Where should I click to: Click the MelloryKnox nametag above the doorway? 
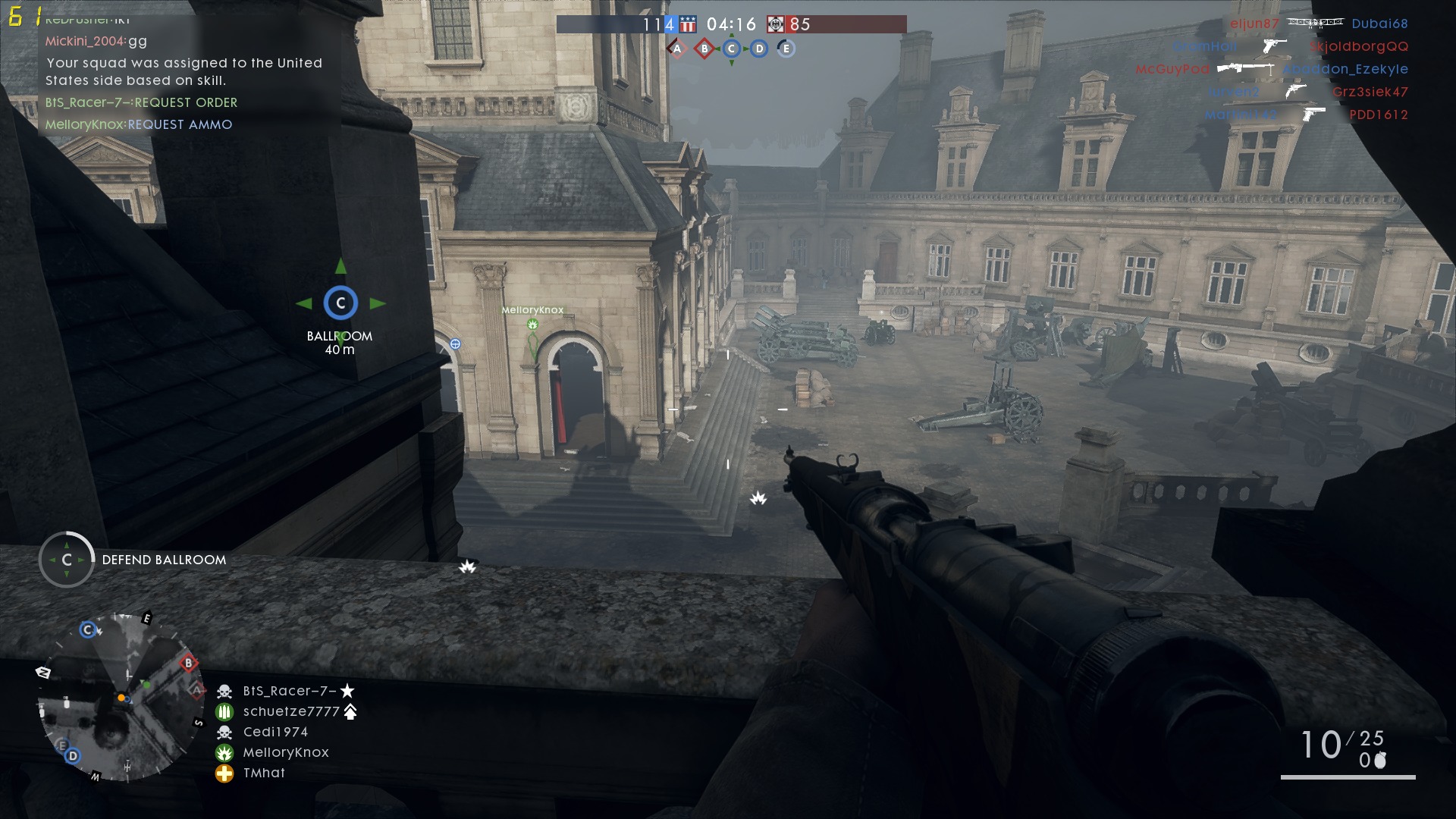click(532, 310)
